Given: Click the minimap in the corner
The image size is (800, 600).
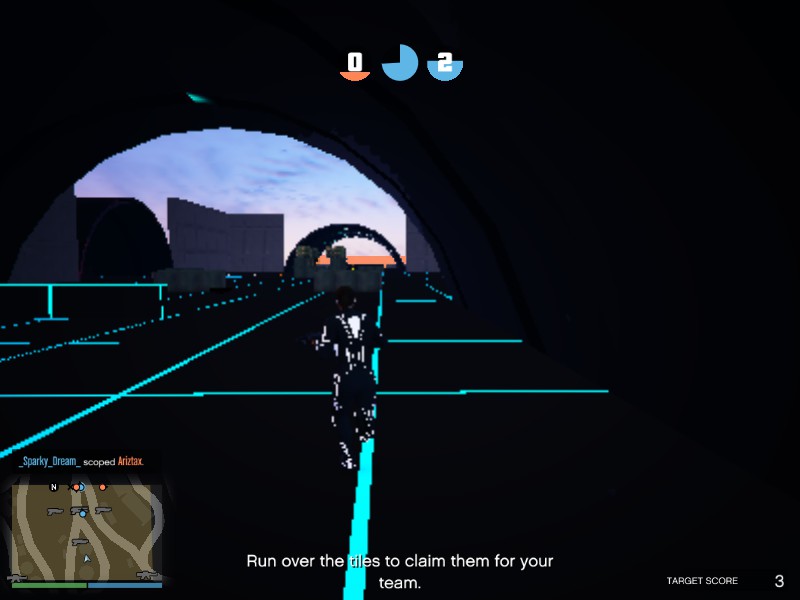Looking at the screenshot, I should pyautogui.click(x=85, y=530).
